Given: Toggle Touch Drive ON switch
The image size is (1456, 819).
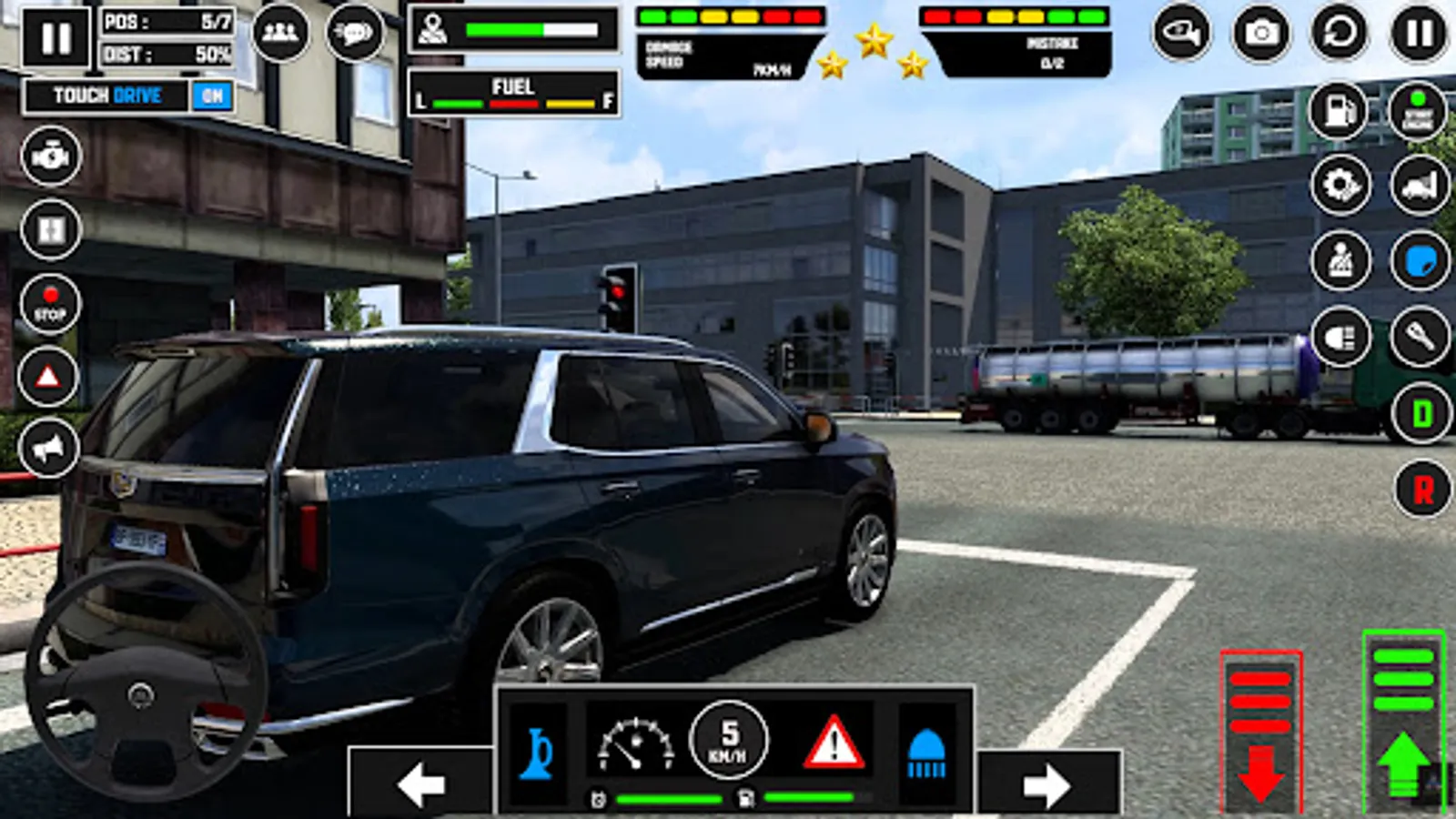Looking at the screenshot, I should click(x=213, y=94).
